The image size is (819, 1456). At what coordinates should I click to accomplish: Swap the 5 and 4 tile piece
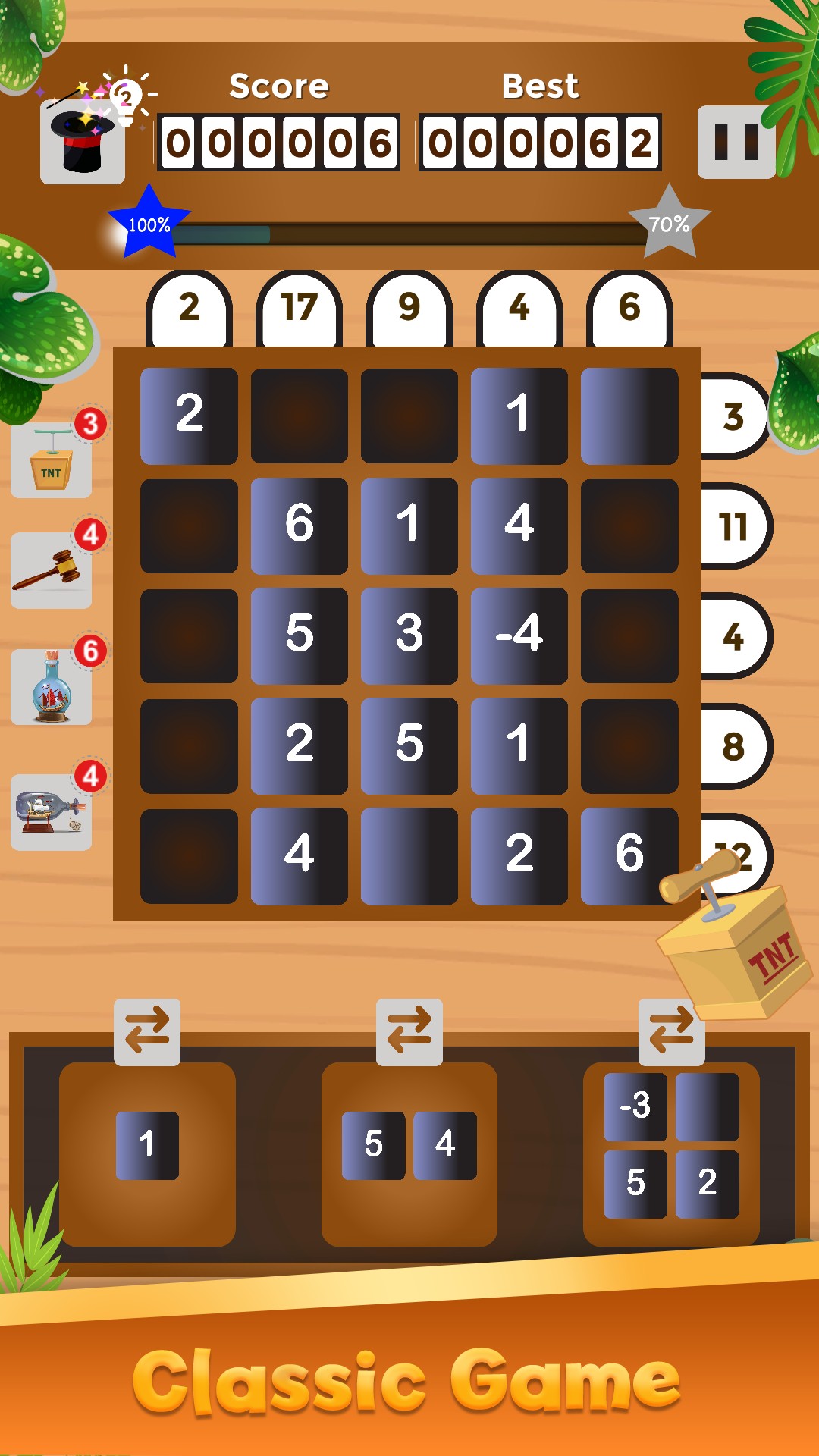click(409, 1031)
